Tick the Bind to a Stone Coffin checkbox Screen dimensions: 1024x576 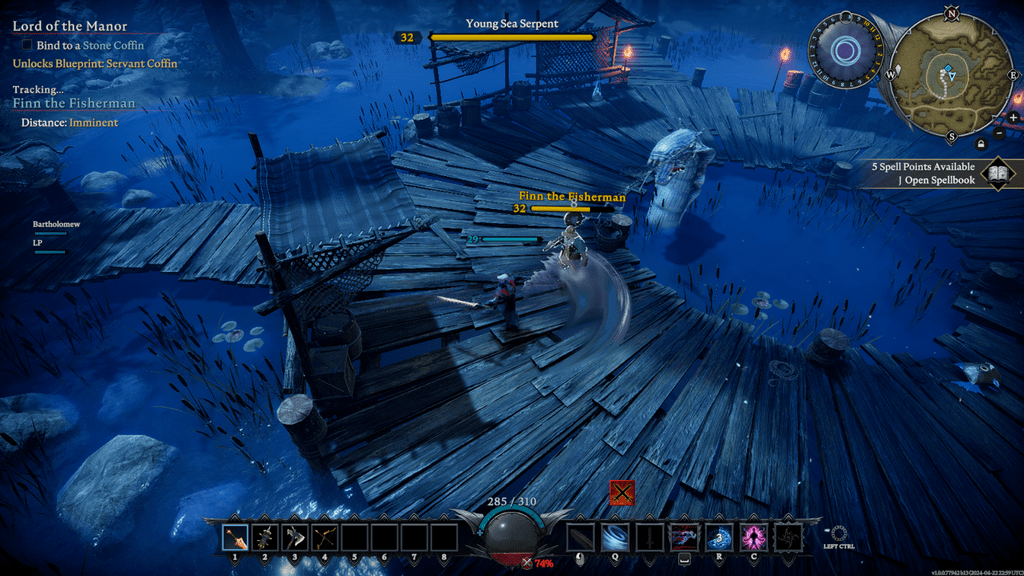click(x=27, y=45)
